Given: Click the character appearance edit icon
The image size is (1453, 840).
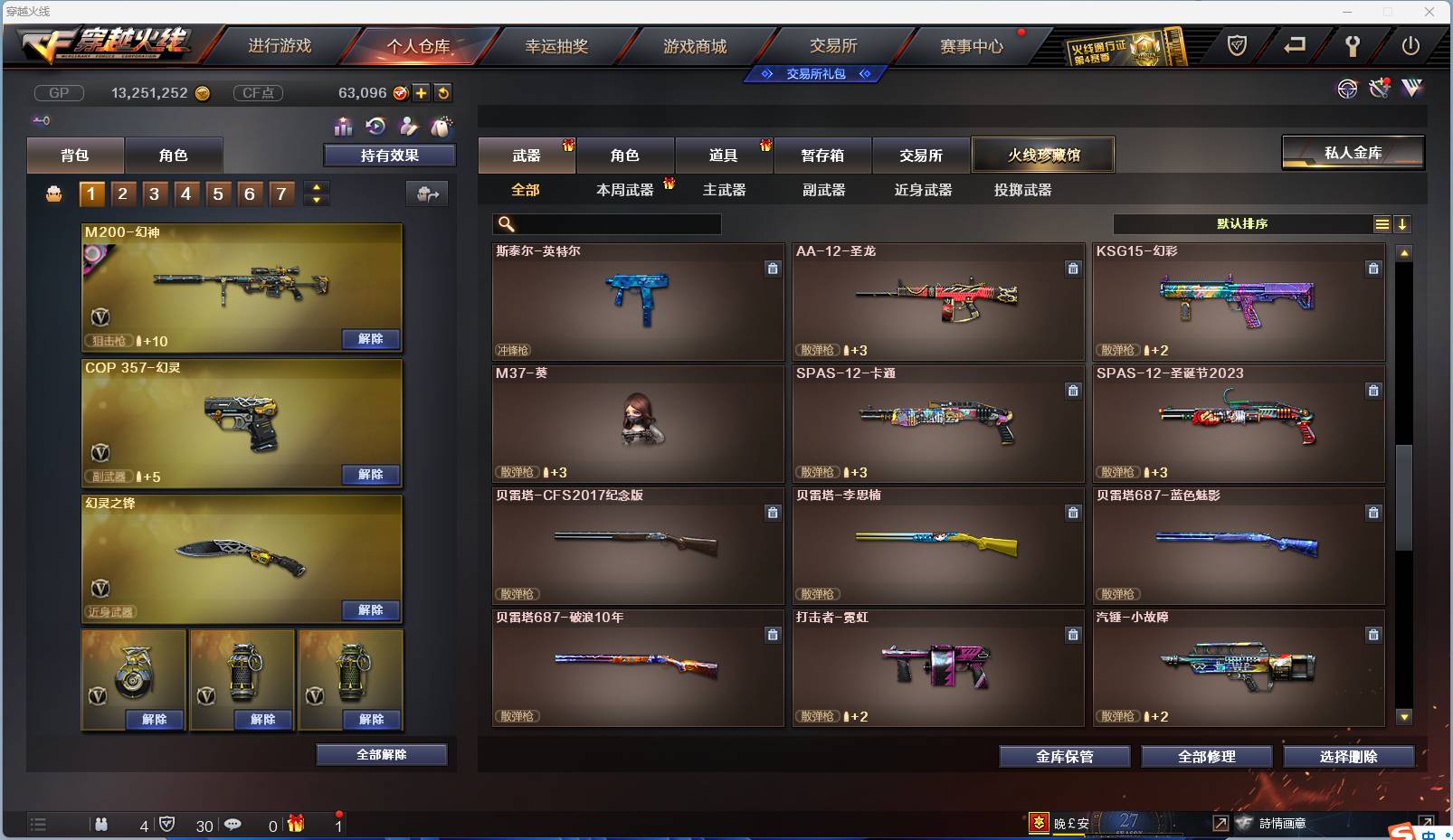Looking at the screenshot, I should [x=409, y=127].
